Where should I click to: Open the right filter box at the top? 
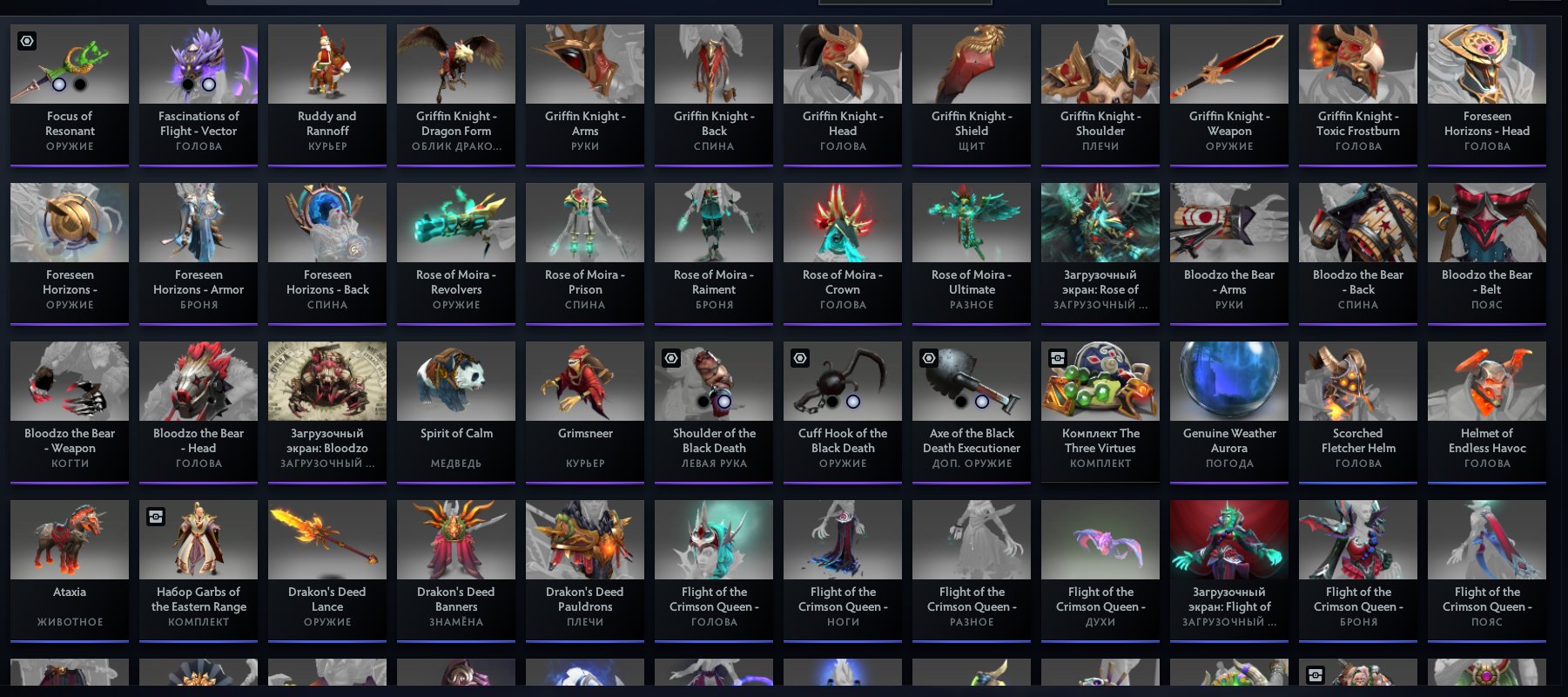tap(1194, 2)
